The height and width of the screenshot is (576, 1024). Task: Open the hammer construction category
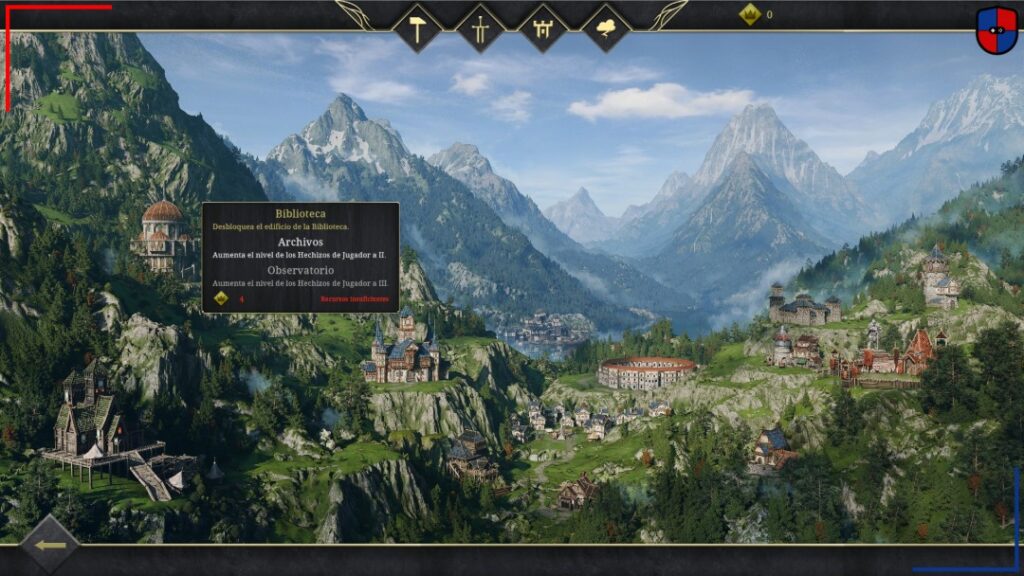point(417,27)
